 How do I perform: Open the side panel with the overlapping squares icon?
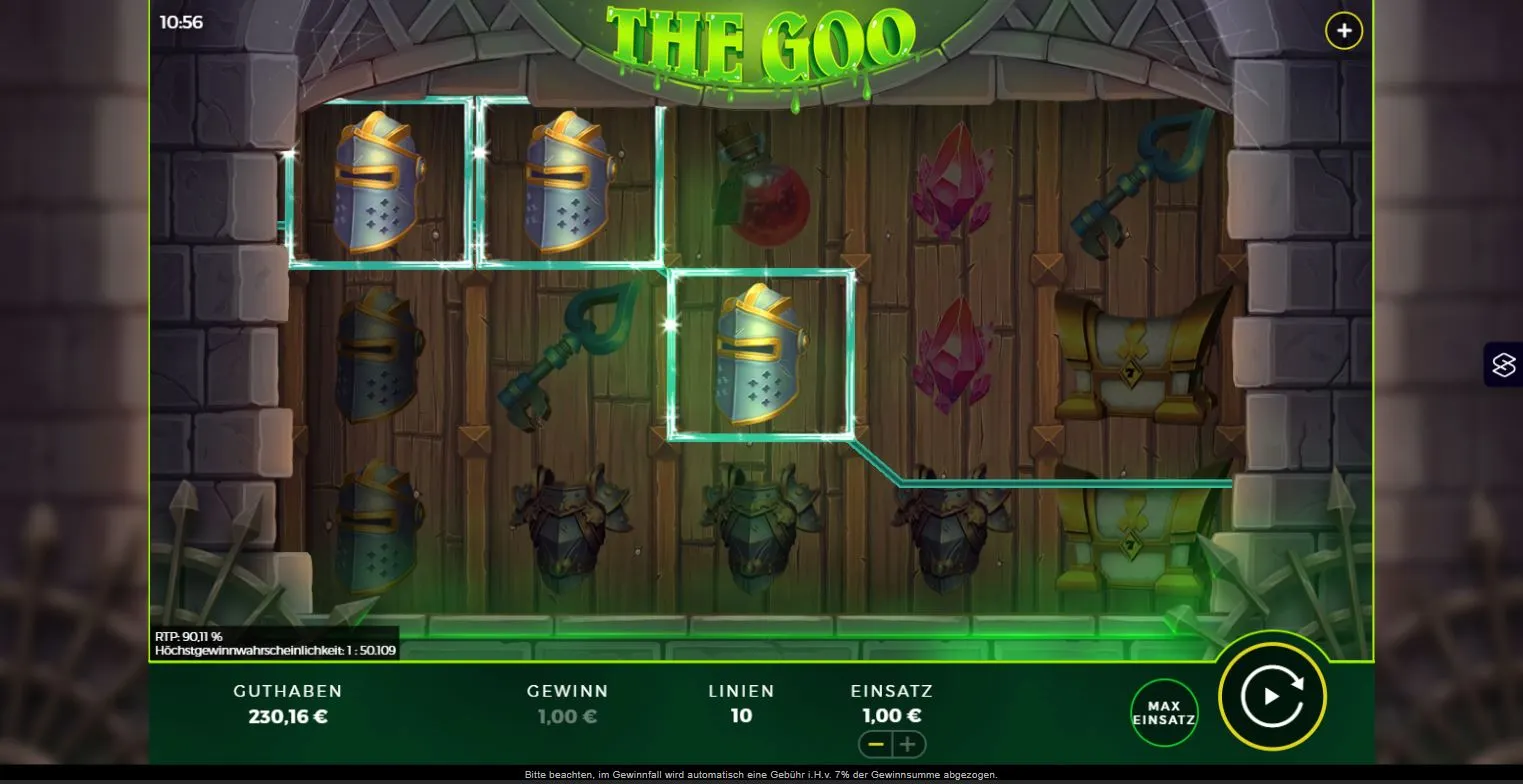[1506, 365]
